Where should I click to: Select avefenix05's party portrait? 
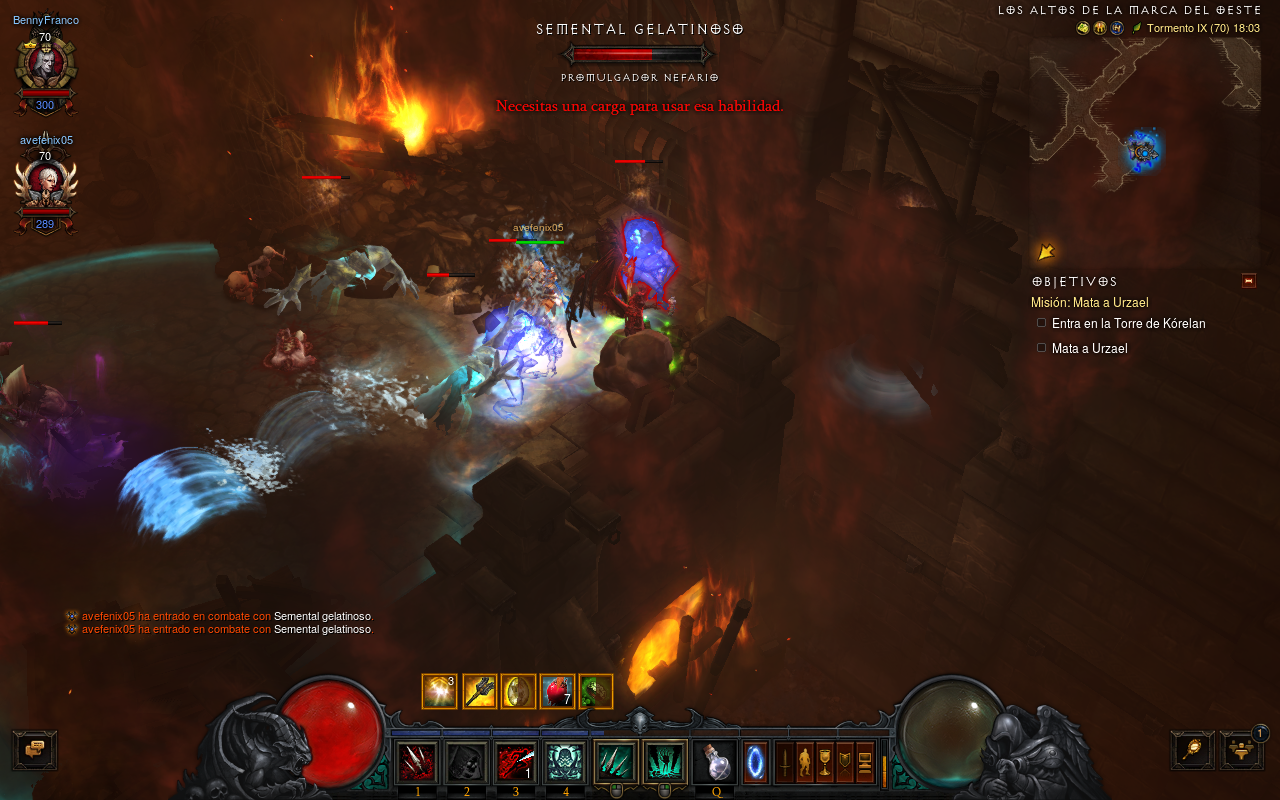coord(45,185)
